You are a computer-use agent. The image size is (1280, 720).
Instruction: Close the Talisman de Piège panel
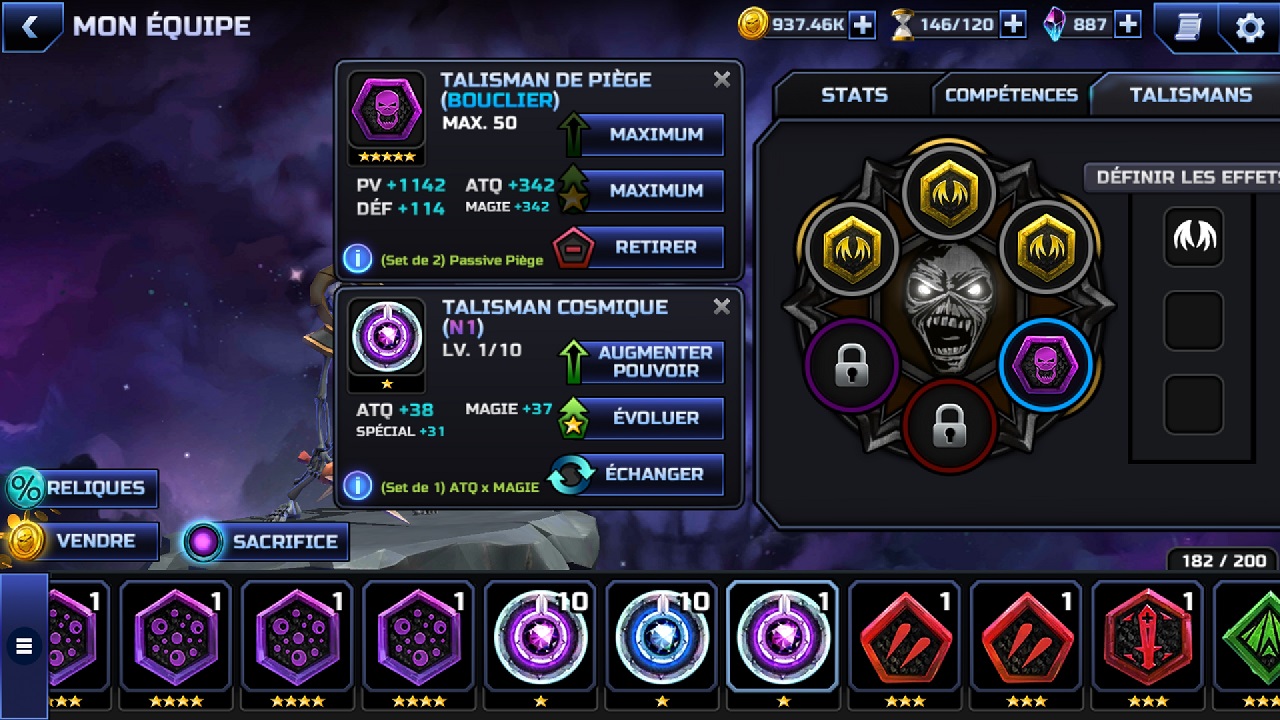722,80
